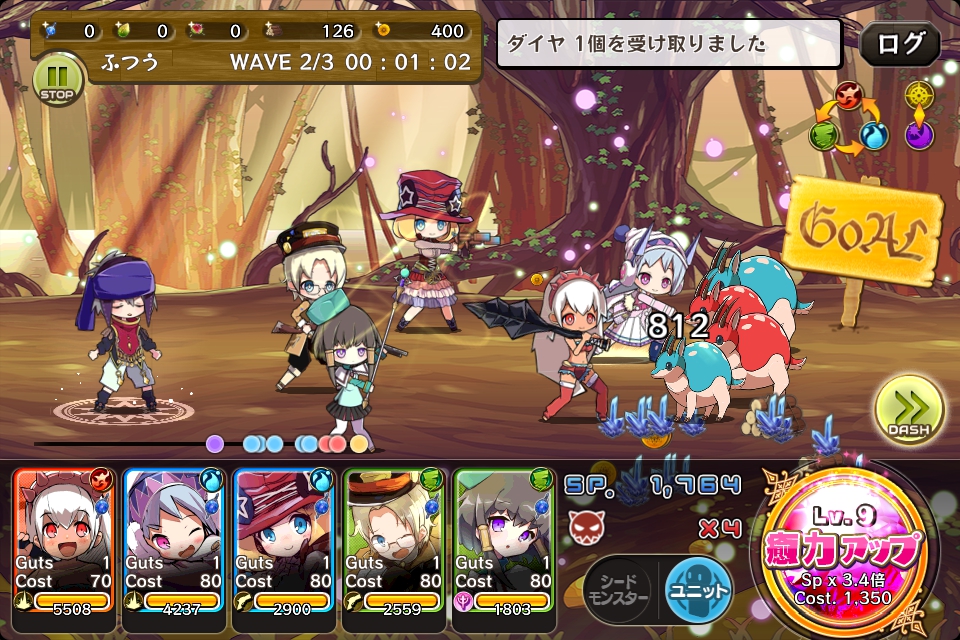Select the blonde glasses boy unit card
Screen dimensions: 960x640
pyautogui.click(x=393, y=540)
